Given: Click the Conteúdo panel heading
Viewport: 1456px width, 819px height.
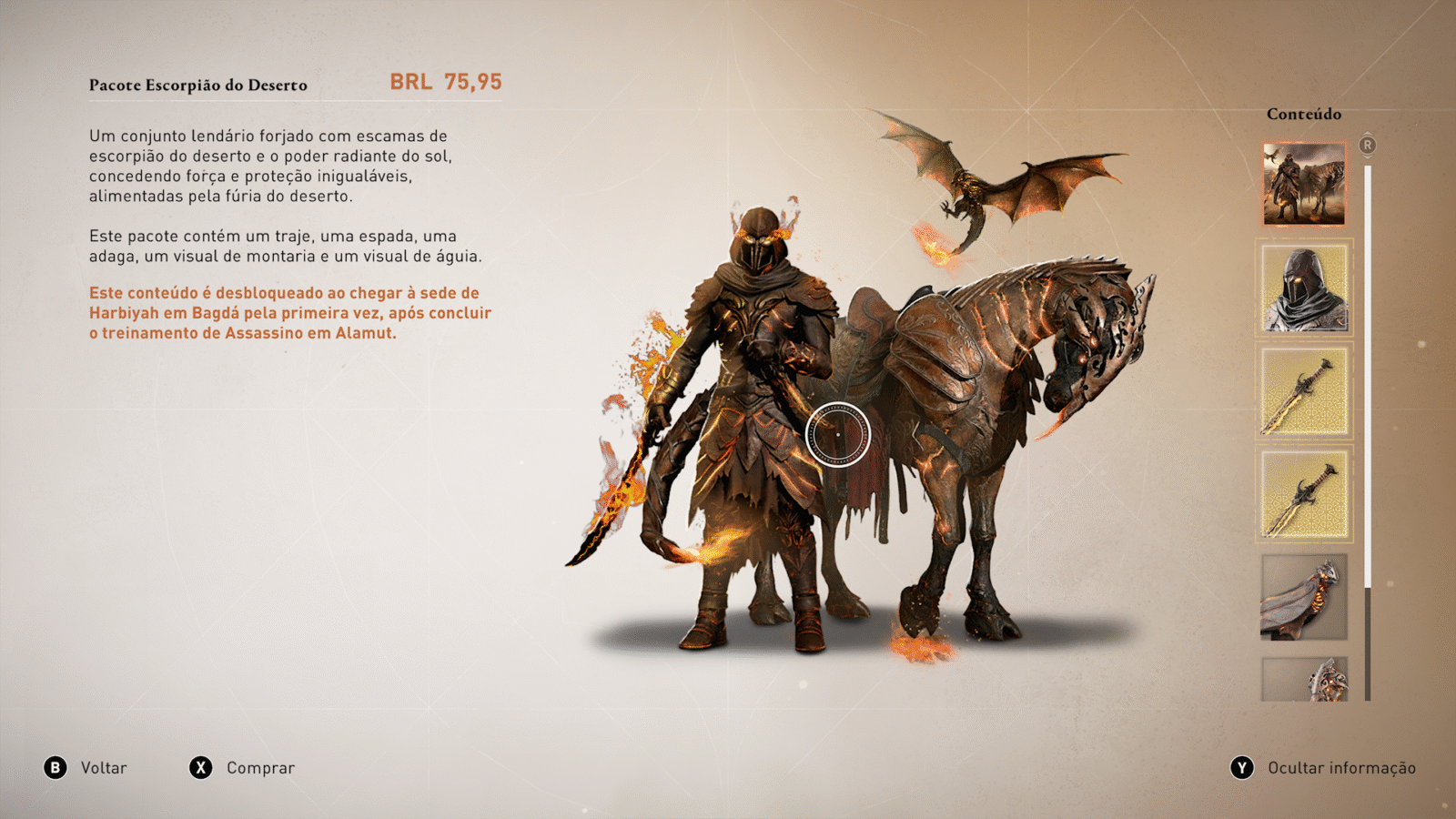Looking at the screenshot, I should point(1303,115).
